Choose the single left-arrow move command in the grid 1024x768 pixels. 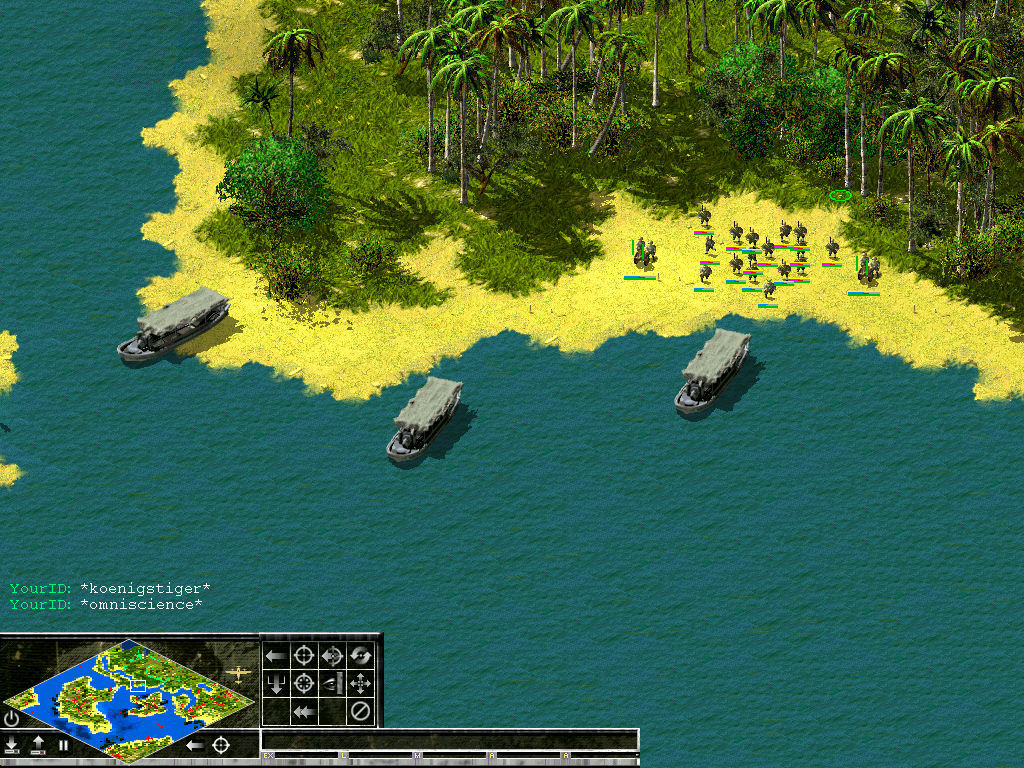[276, 656]
